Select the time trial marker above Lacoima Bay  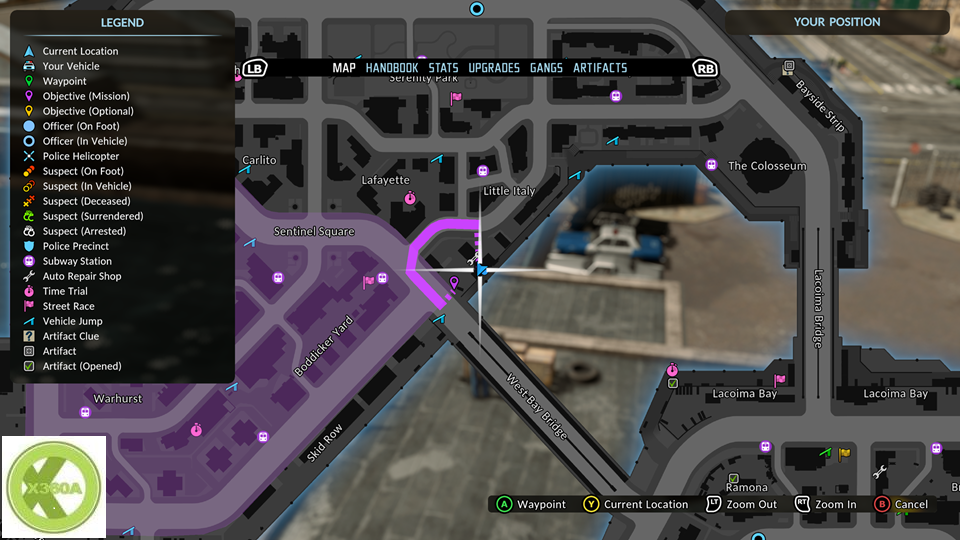[673, 372]
